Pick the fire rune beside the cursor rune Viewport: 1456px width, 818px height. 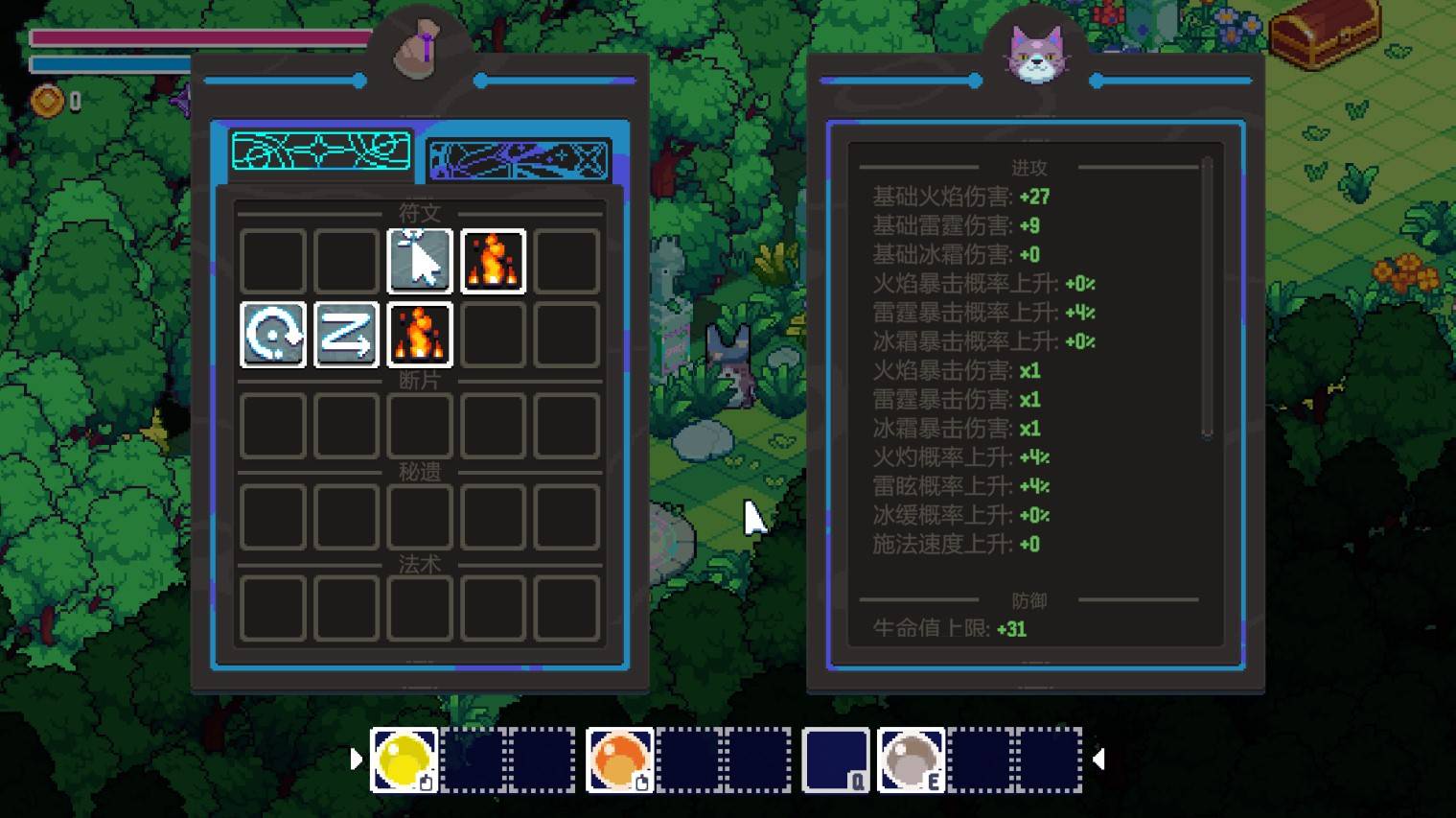[493, 261]
